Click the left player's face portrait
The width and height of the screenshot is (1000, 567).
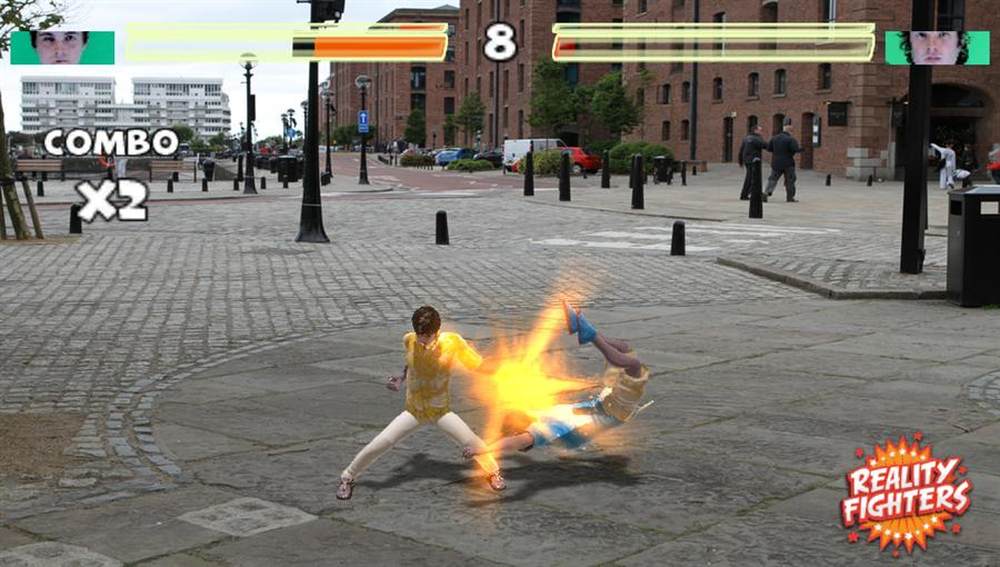point(62,47)
